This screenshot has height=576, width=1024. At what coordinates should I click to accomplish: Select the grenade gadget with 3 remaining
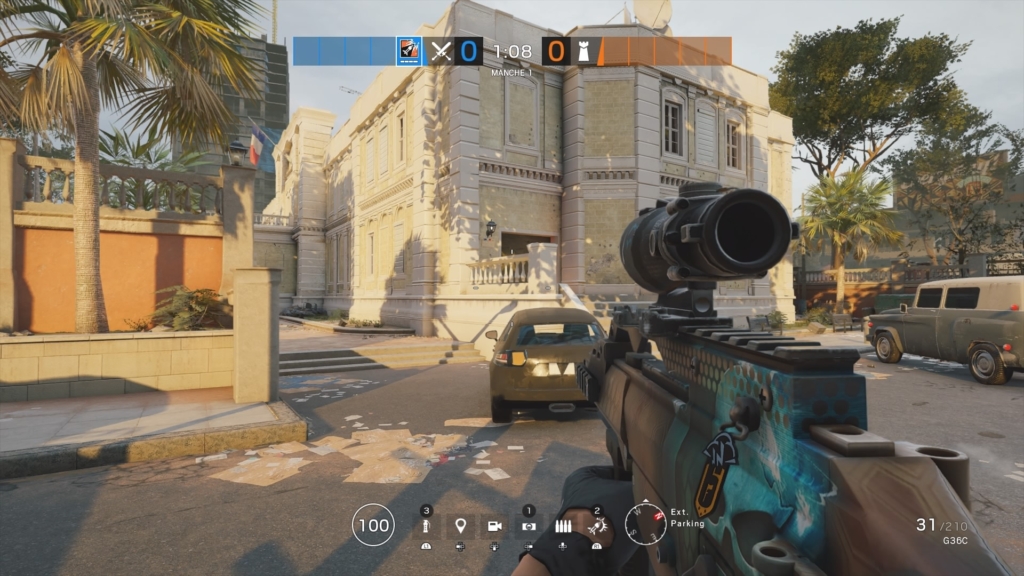point(427,526)
